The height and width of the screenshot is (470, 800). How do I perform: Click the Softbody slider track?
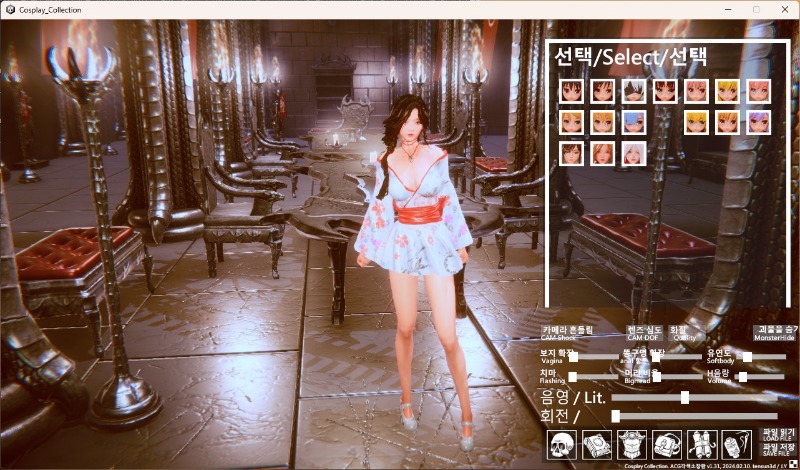(764, 356)
